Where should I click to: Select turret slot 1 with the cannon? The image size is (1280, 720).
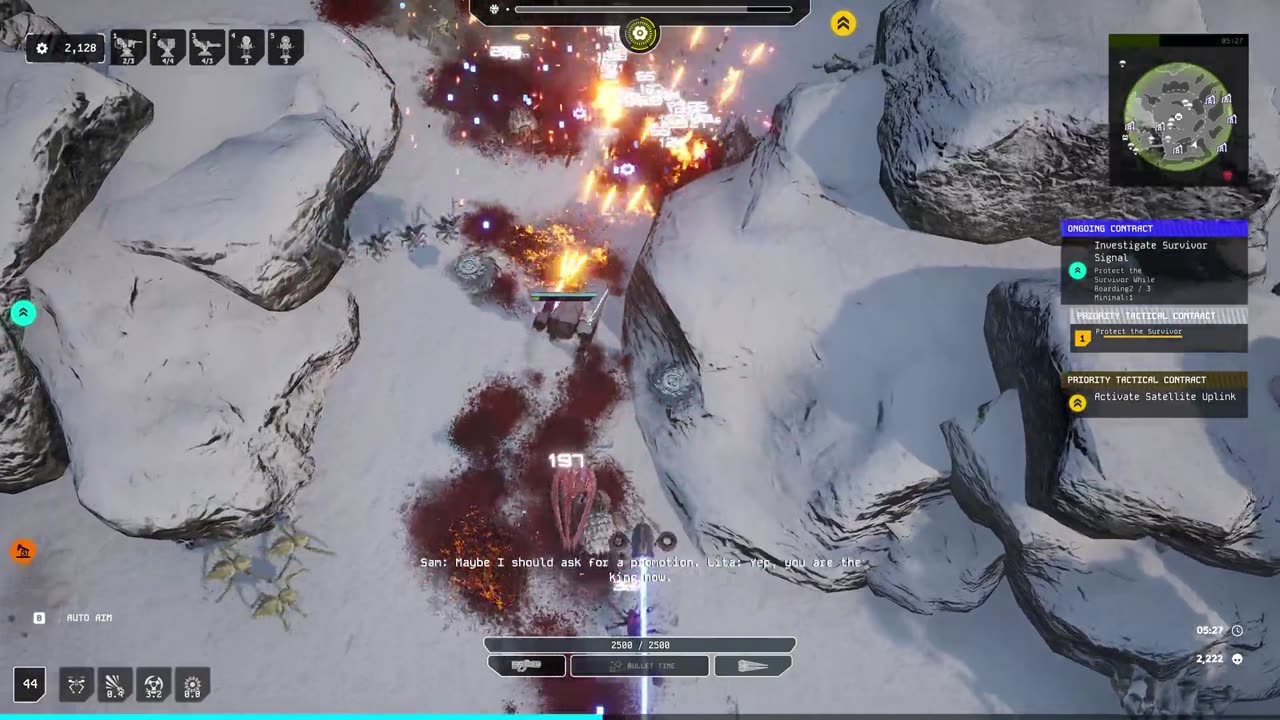[x=128, y=47]
